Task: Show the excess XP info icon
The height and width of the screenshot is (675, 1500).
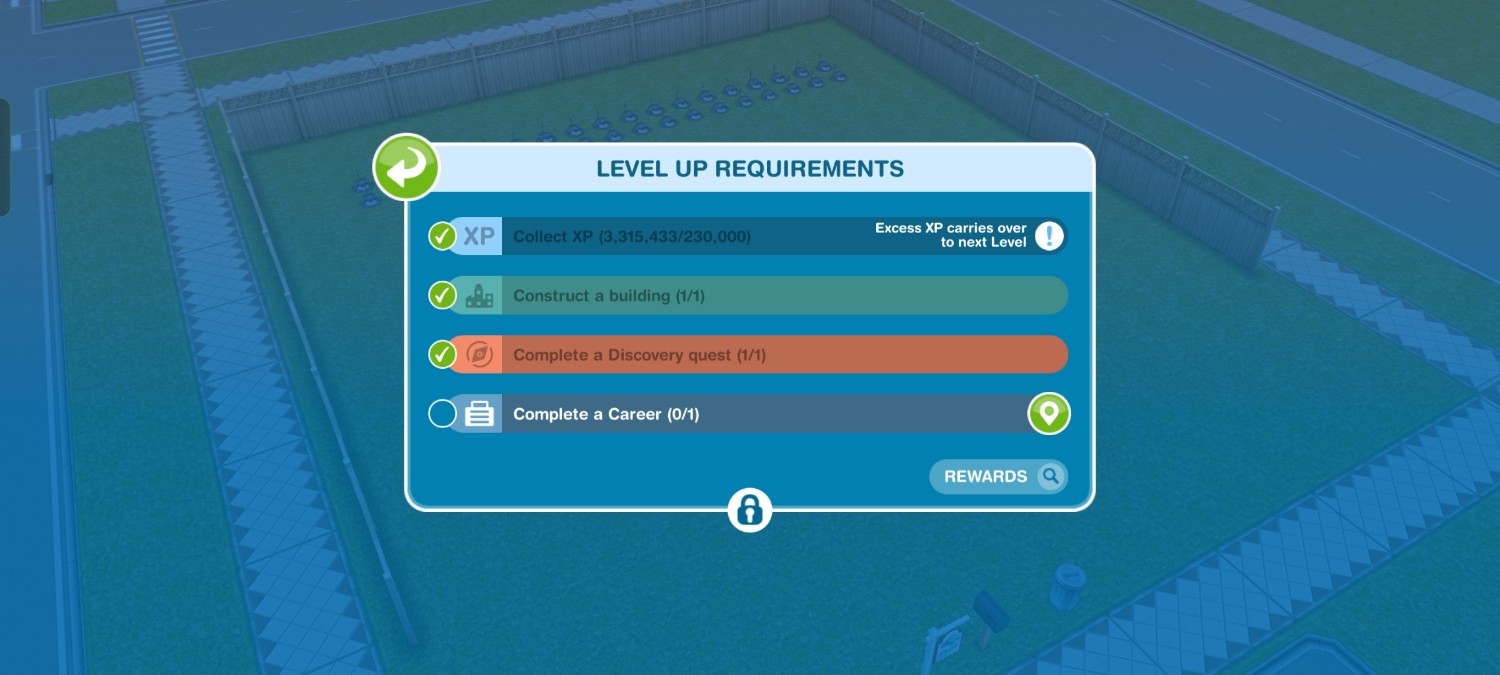Action: click(1049, 236)
